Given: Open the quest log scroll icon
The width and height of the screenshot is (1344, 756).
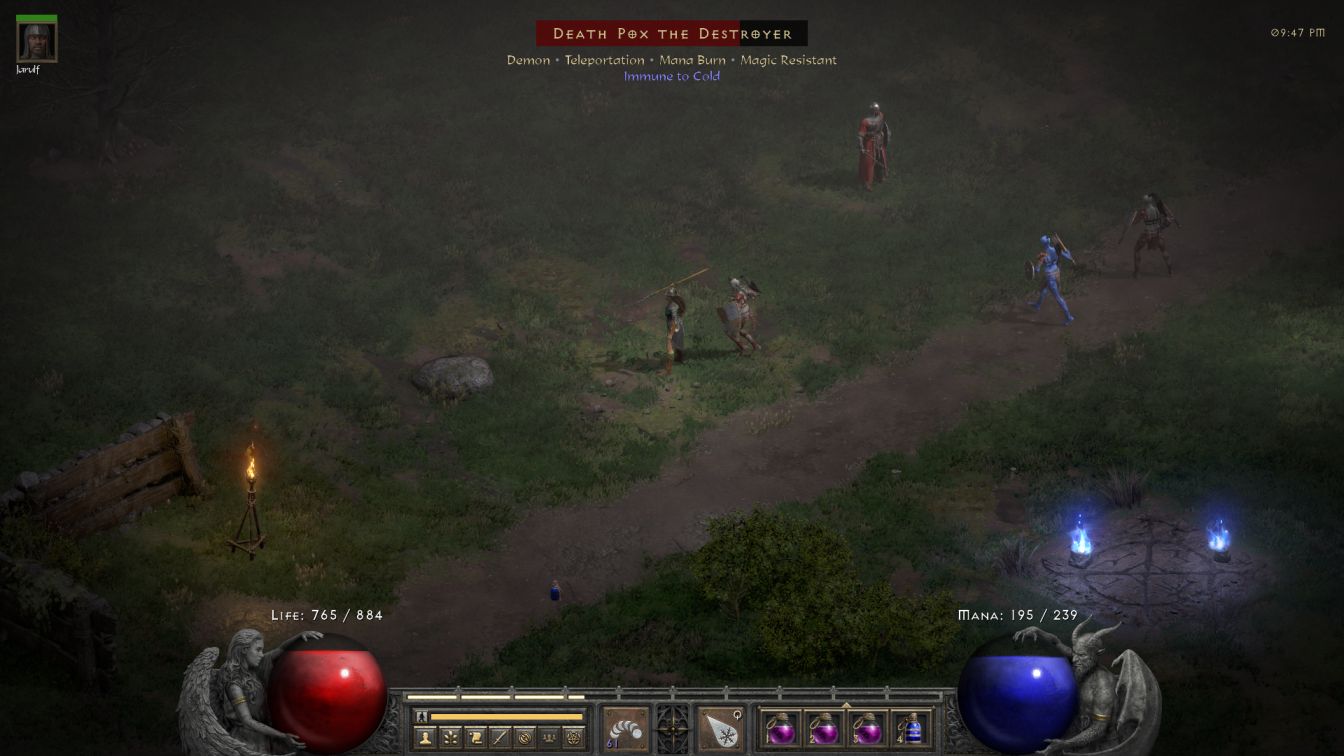Looking at the screenshot, I should coord(476,738).
